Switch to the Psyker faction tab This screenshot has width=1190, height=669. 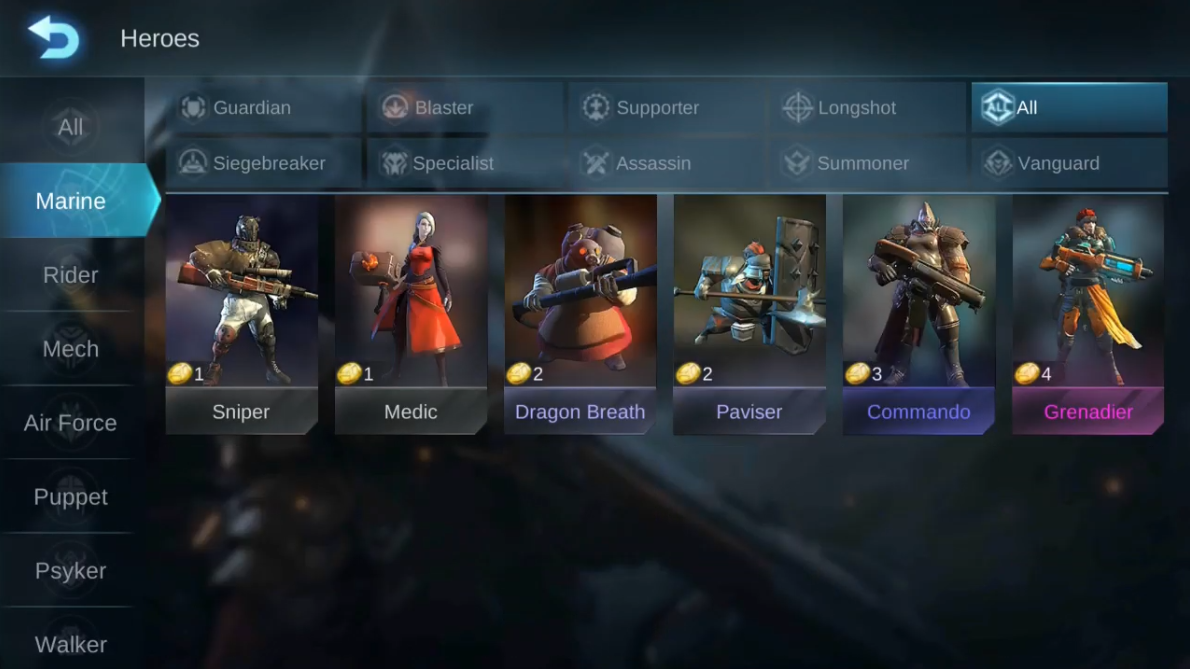(70, 571)
